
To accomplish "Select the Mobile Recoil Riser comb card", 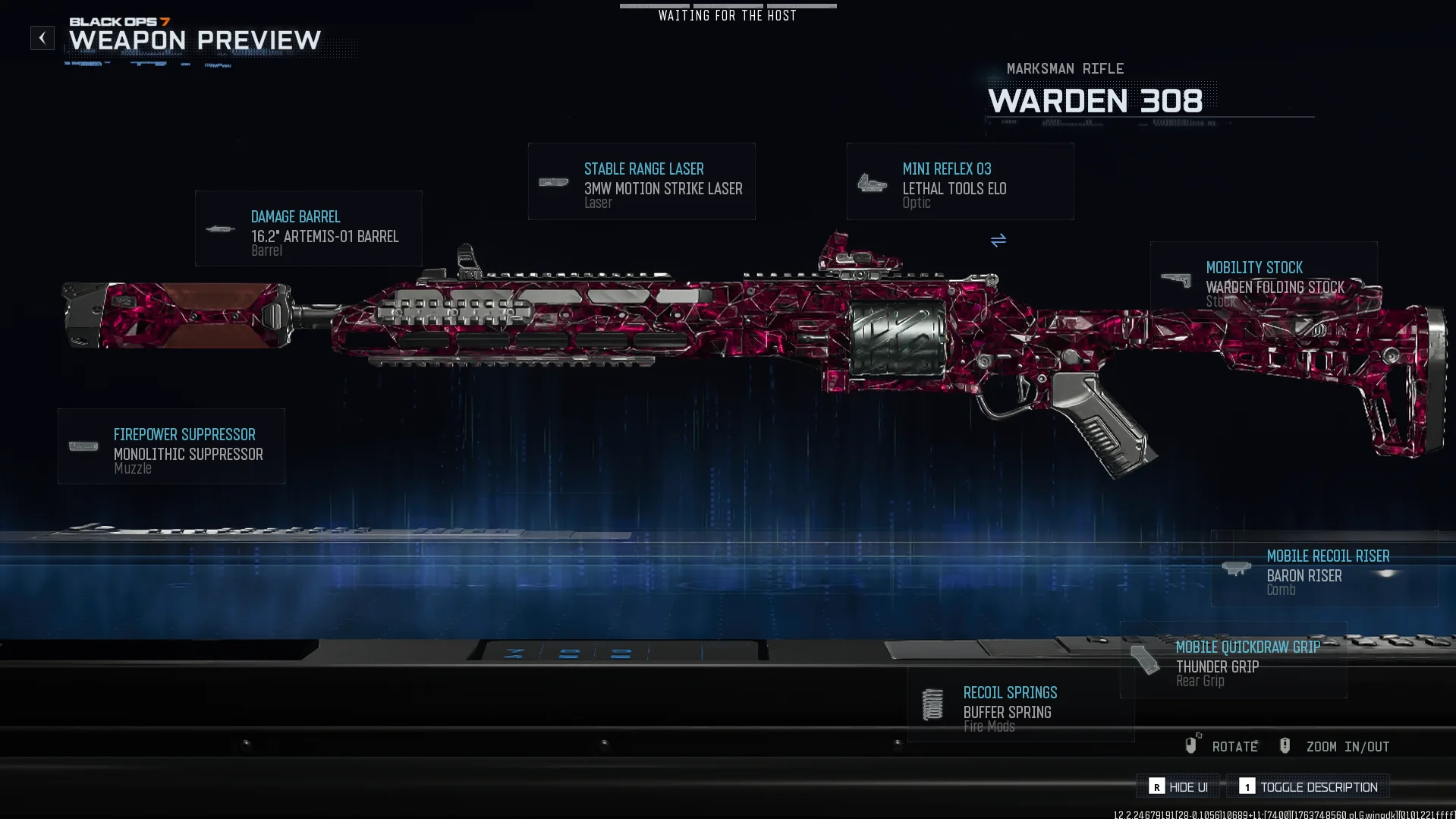I will tap(1324, 569).
